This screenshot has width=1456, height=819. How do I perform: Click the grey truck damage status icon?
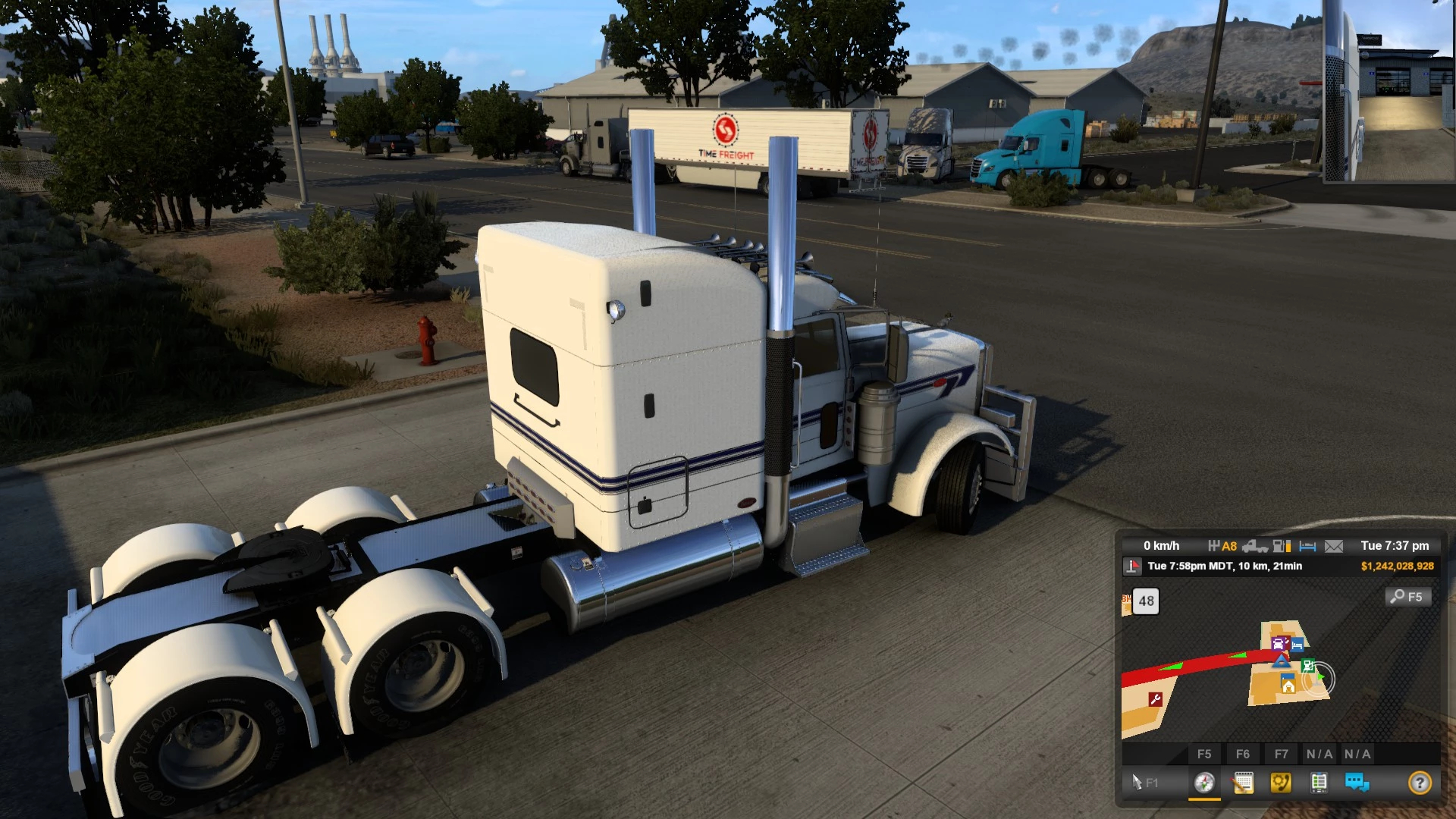point(1255,546)
